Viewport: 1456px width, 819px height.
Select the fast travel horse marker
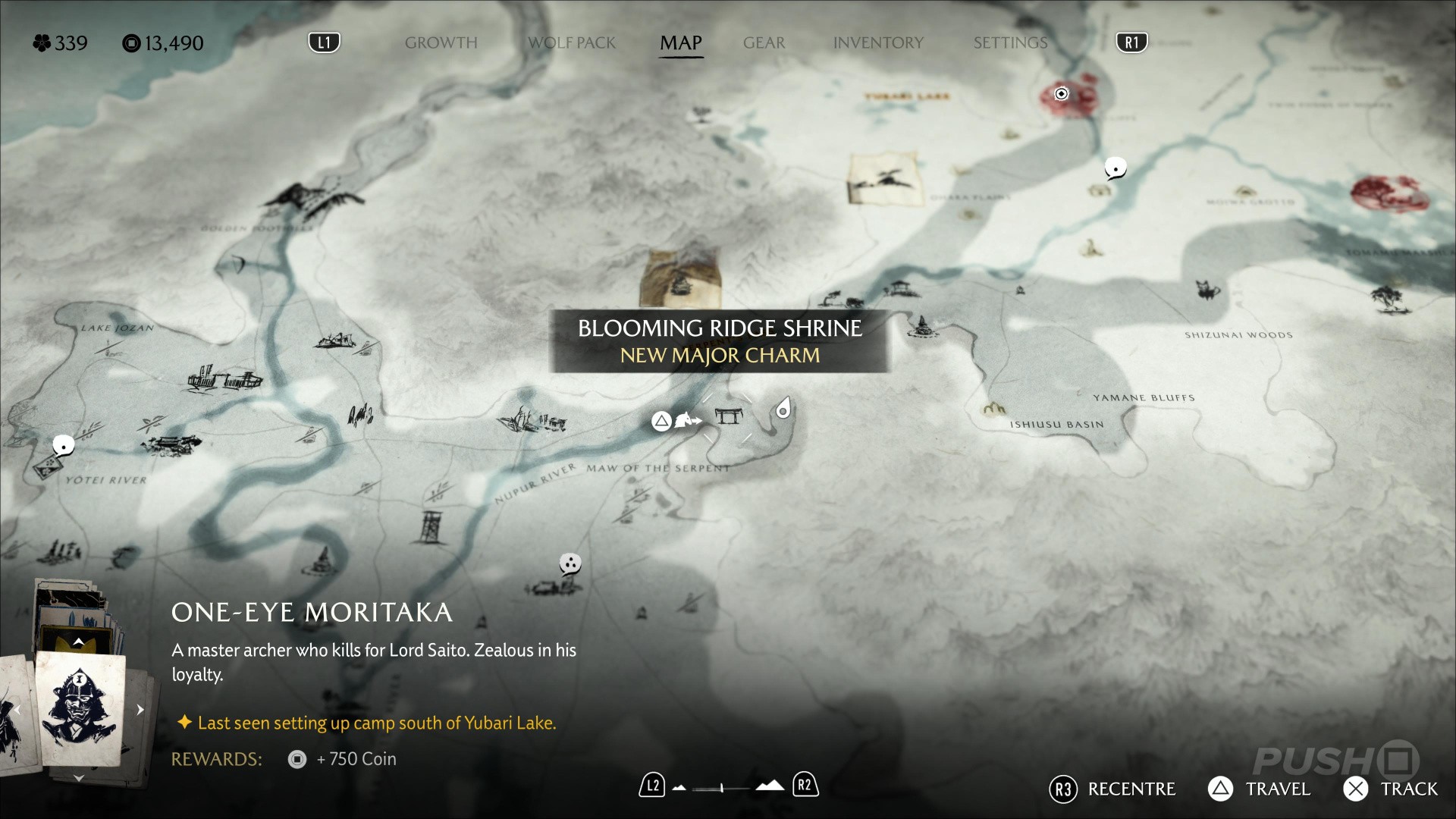687,419
